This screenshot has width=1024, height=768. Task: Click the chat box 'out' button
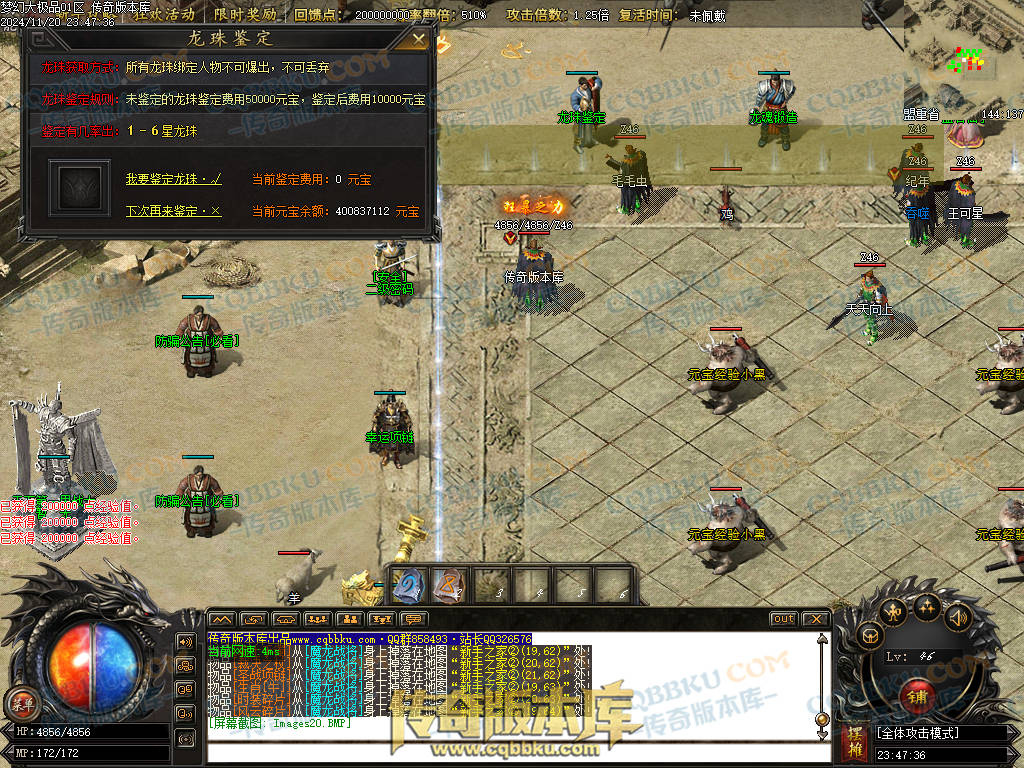pyautogui.click(x=783, y=619)
